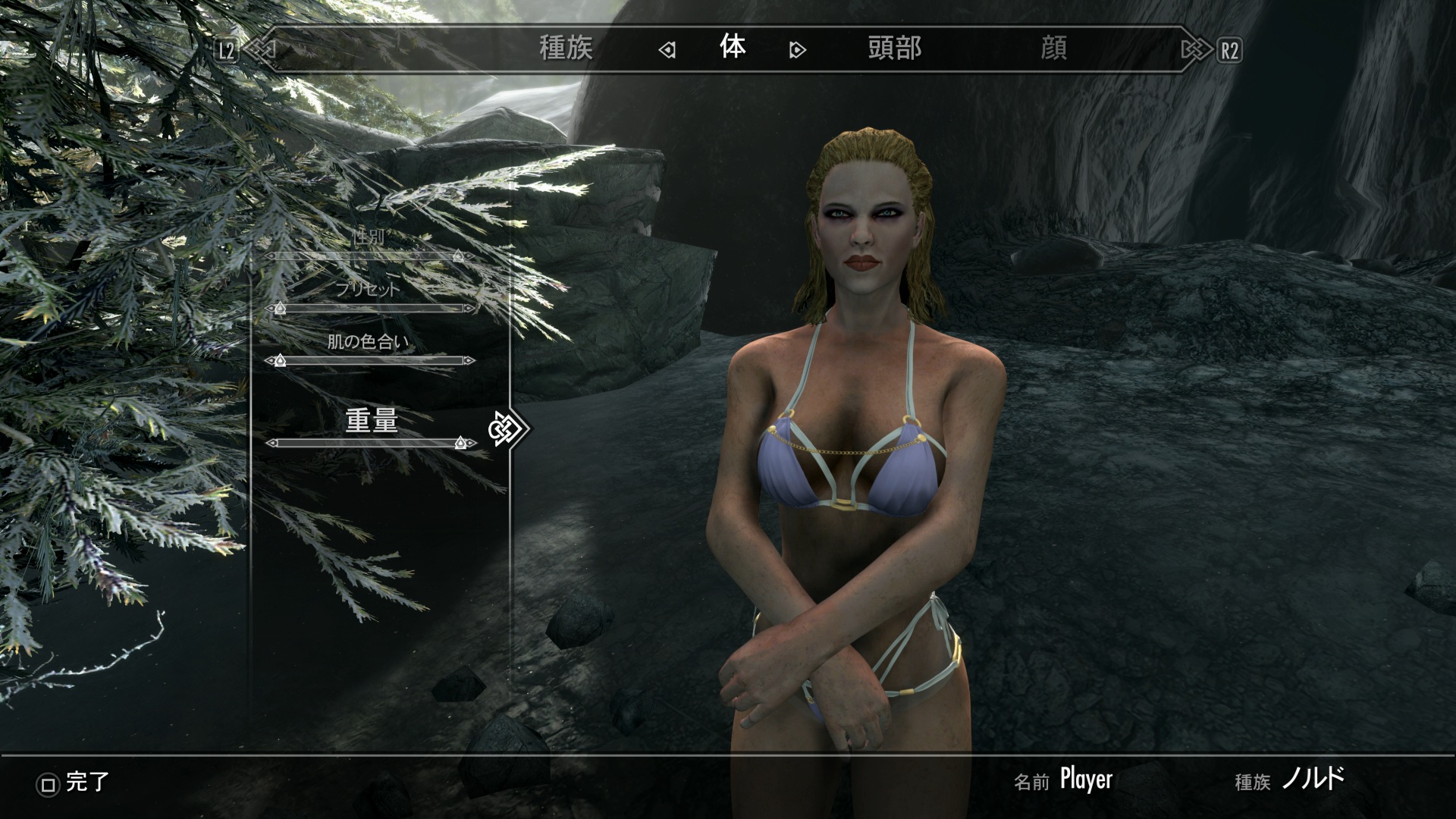Adjust the 性別 (Sex) slider
This screenshot has width=1456, height=819.
pyautogui.click(x=370, y=257)
